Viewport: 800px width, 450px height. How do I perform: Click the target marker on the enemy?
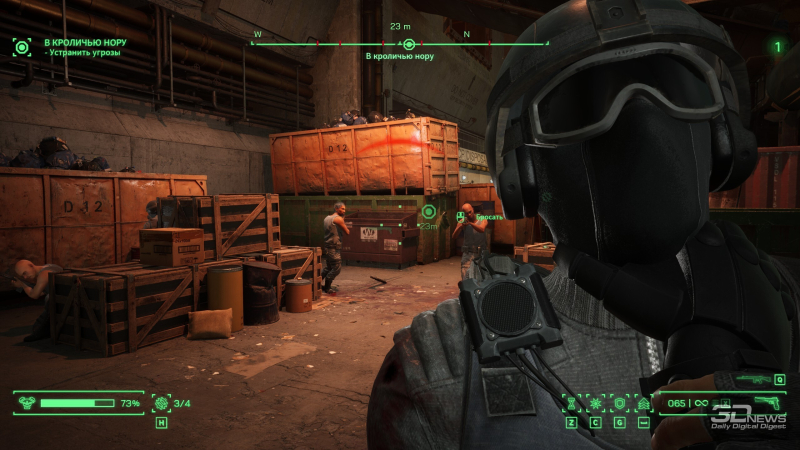click(429, 211)
